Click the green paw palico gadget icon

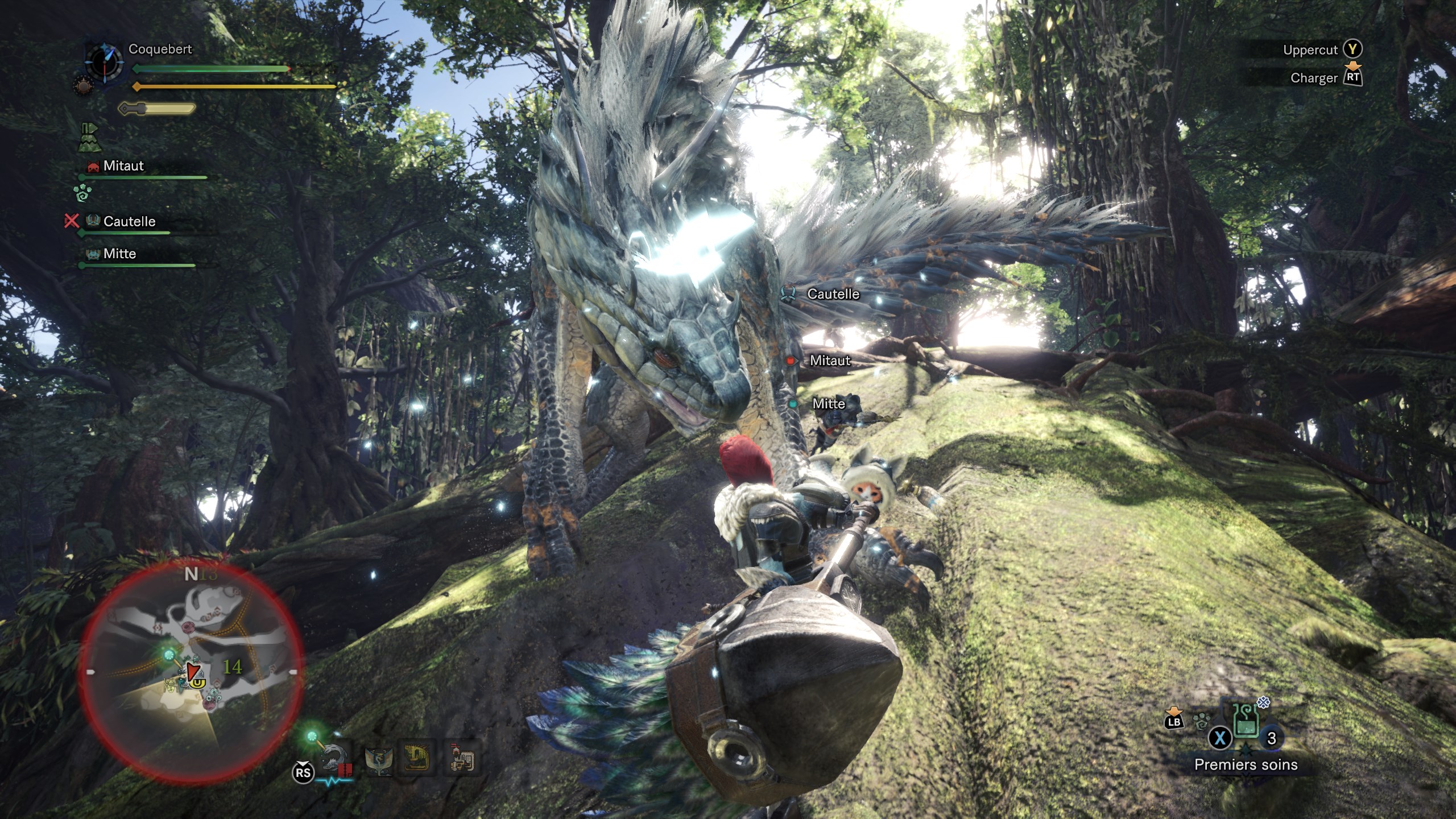pyautogui.click(x=82, y=192)
